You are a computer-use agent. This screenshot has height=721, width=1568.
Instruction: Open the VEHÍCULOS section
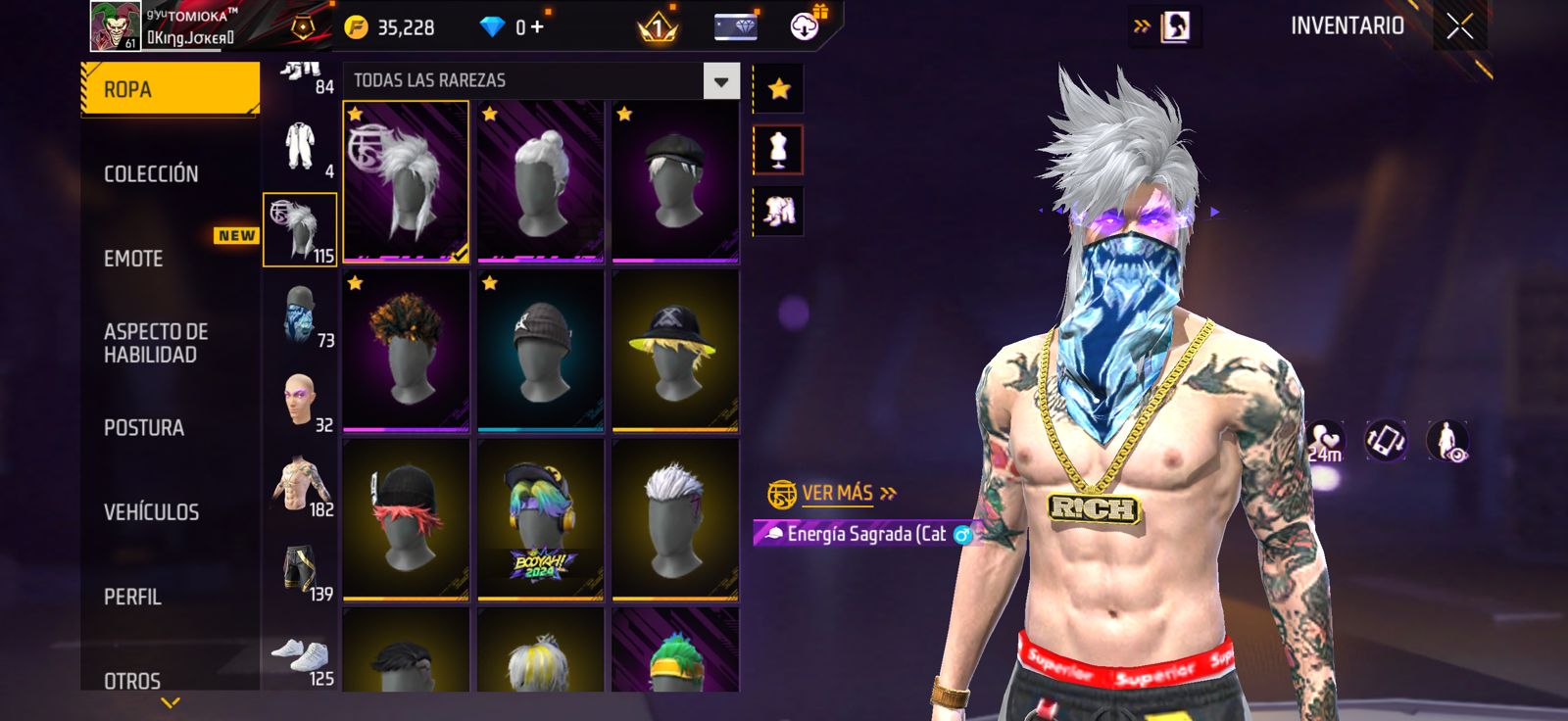pyautogui.click(x=152, y=512)
